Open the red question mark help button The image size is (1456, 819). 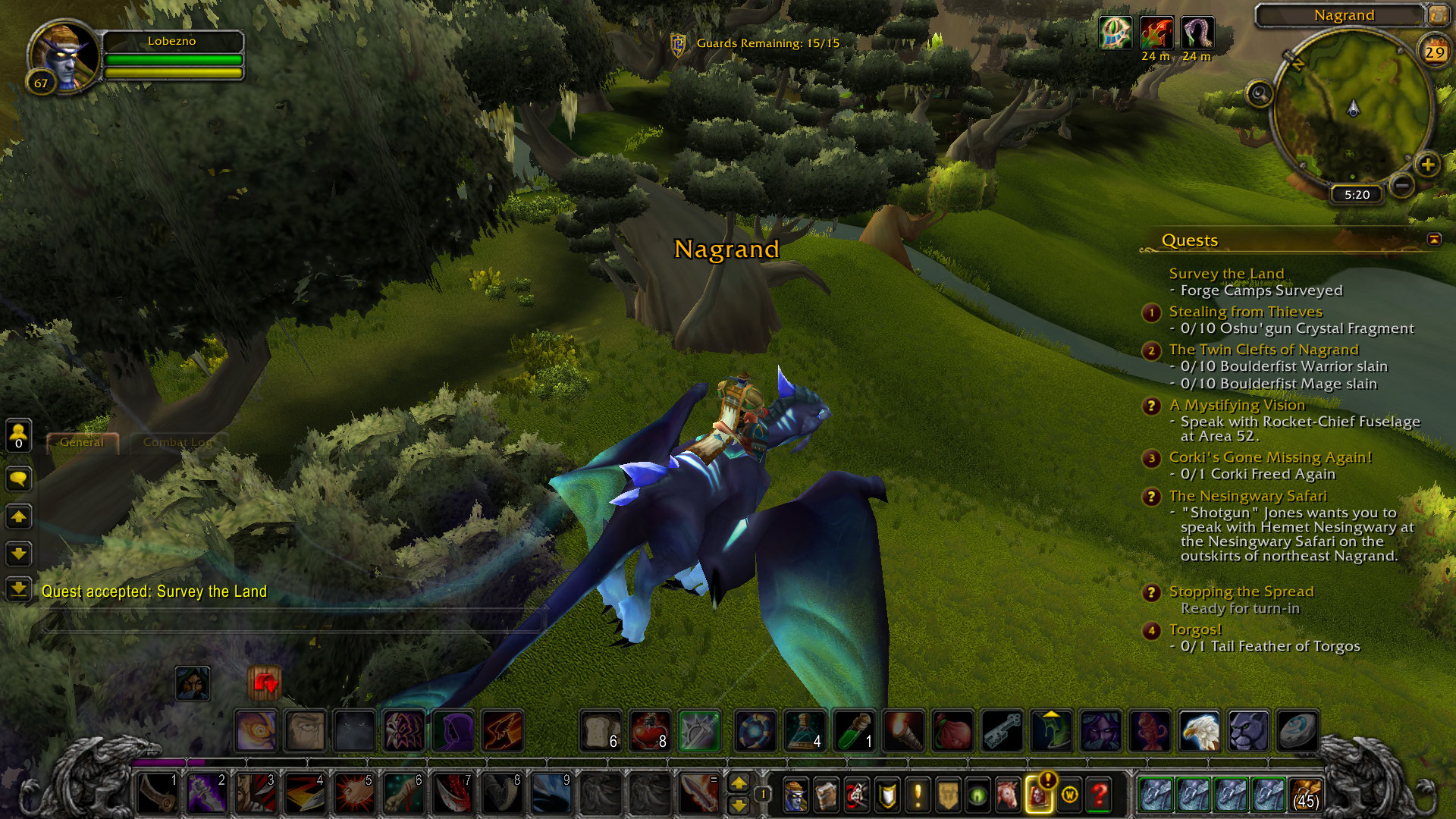(x=1099, y=794)
